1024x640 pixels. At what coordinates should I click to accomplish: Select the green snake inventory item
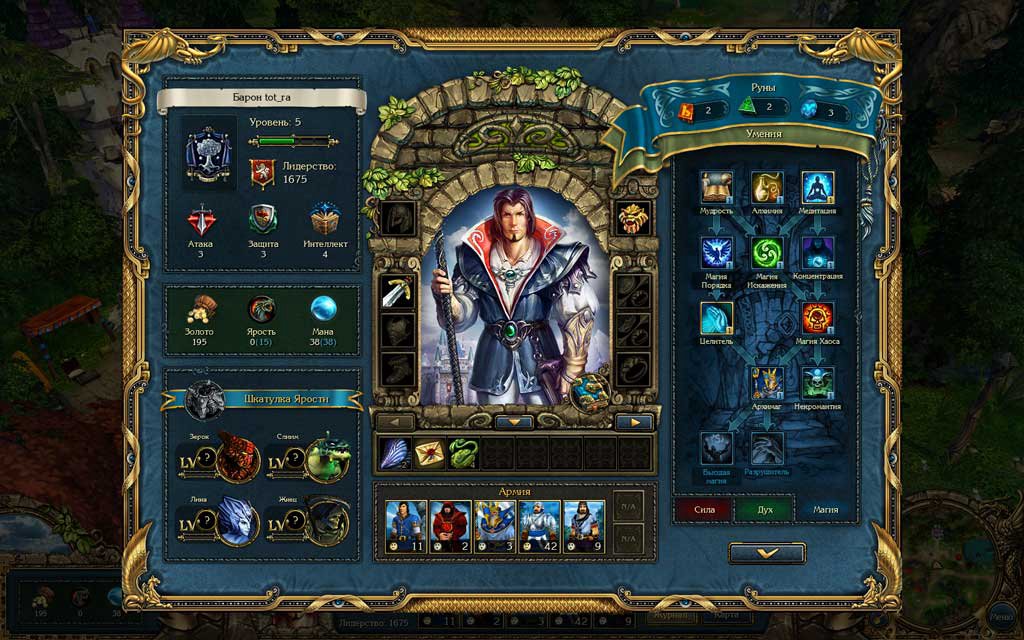462,453
